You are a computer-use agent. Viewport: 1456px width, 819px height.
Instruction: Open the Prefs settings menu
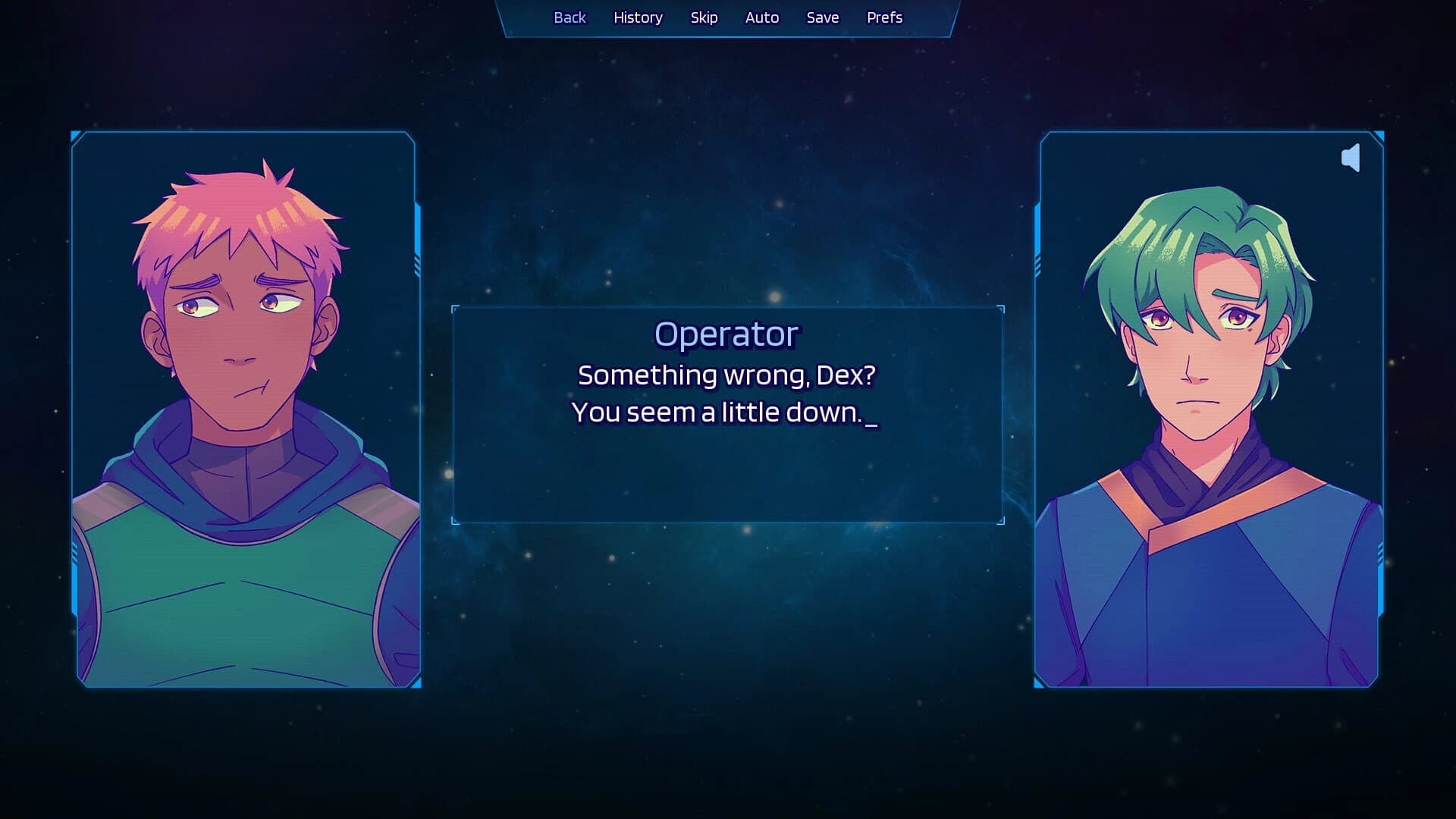[884, 17]
